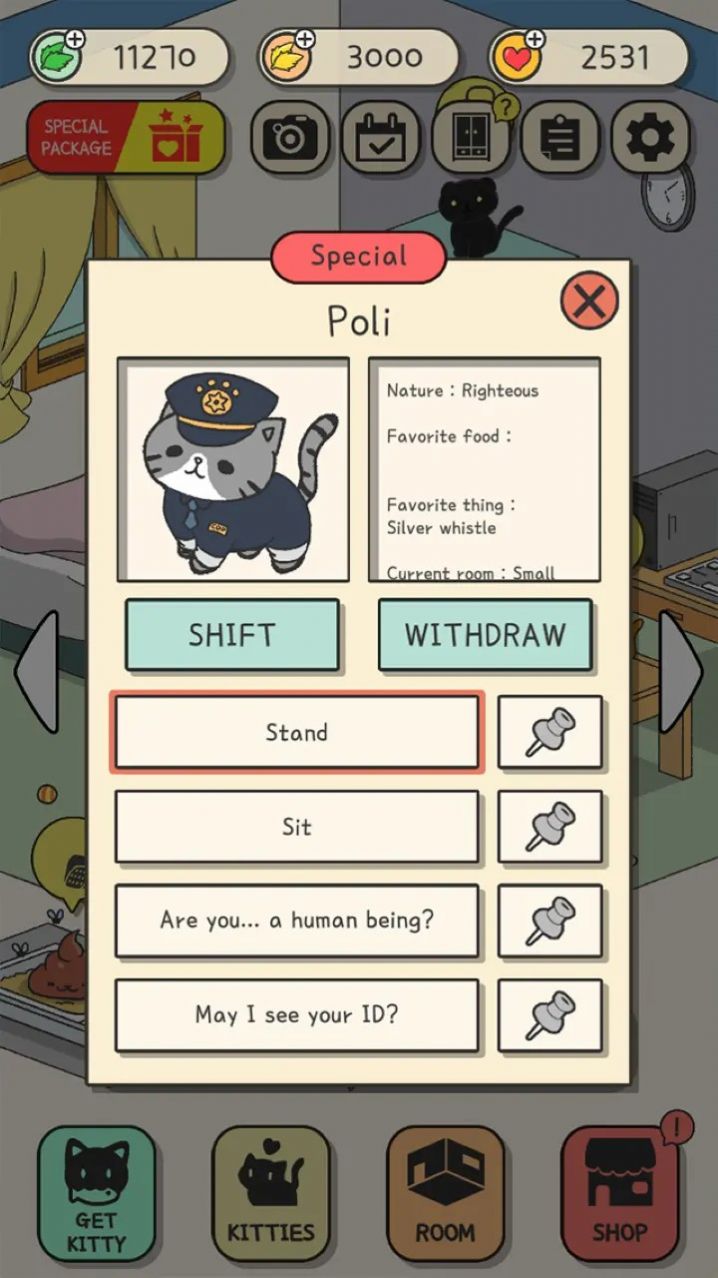Open the Special Package offer
Screen dimensions: 718x1278
[x=126, y=138]
